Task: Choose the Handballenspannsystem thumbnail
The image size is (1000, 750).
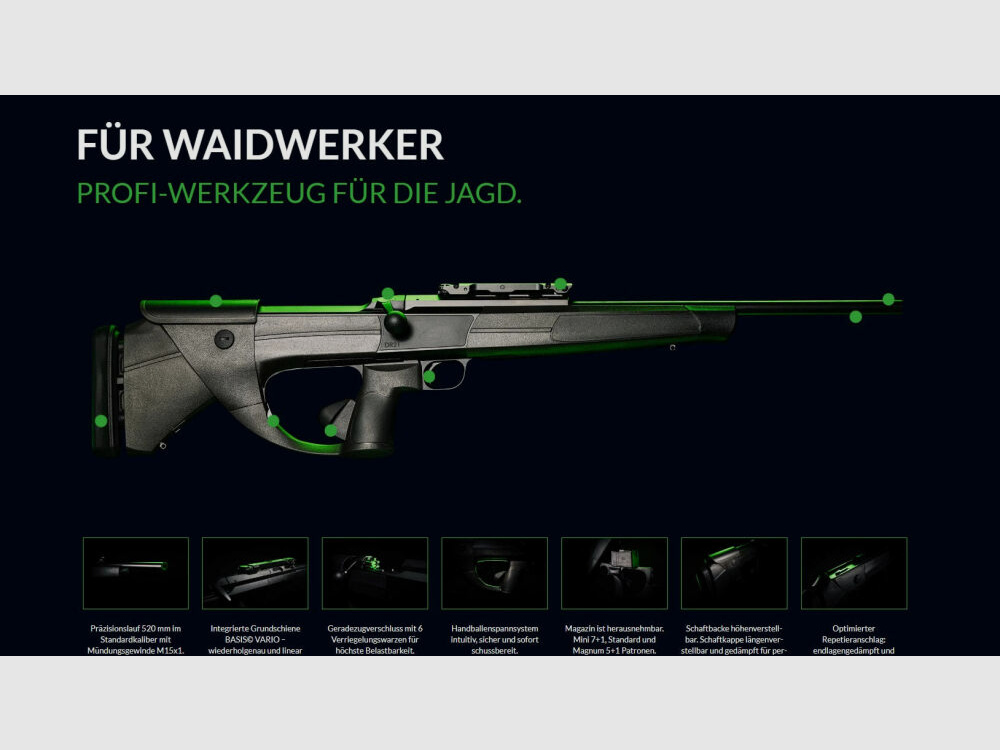Action: tap(494, 573)
